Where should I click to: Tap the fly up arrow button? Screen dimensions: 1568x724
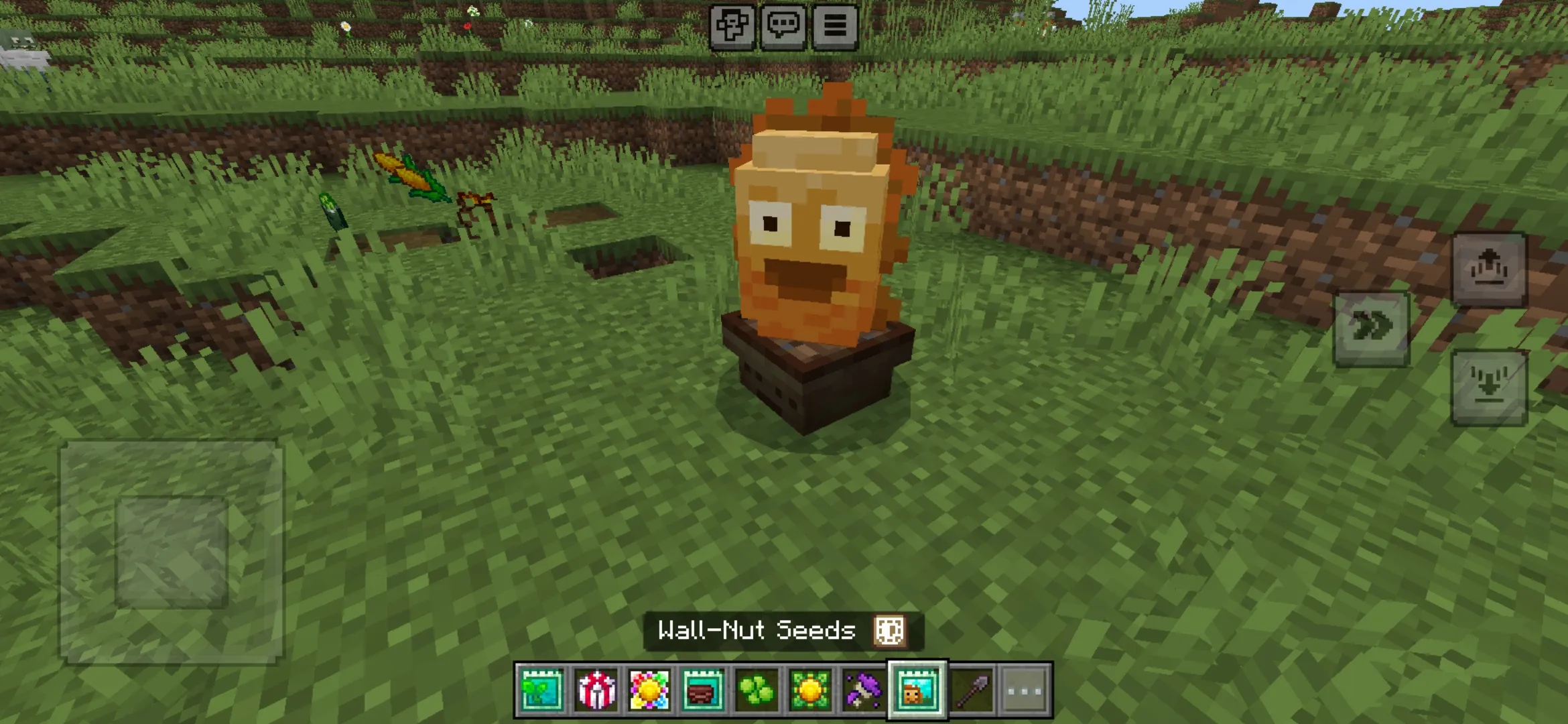(1489, 269)
